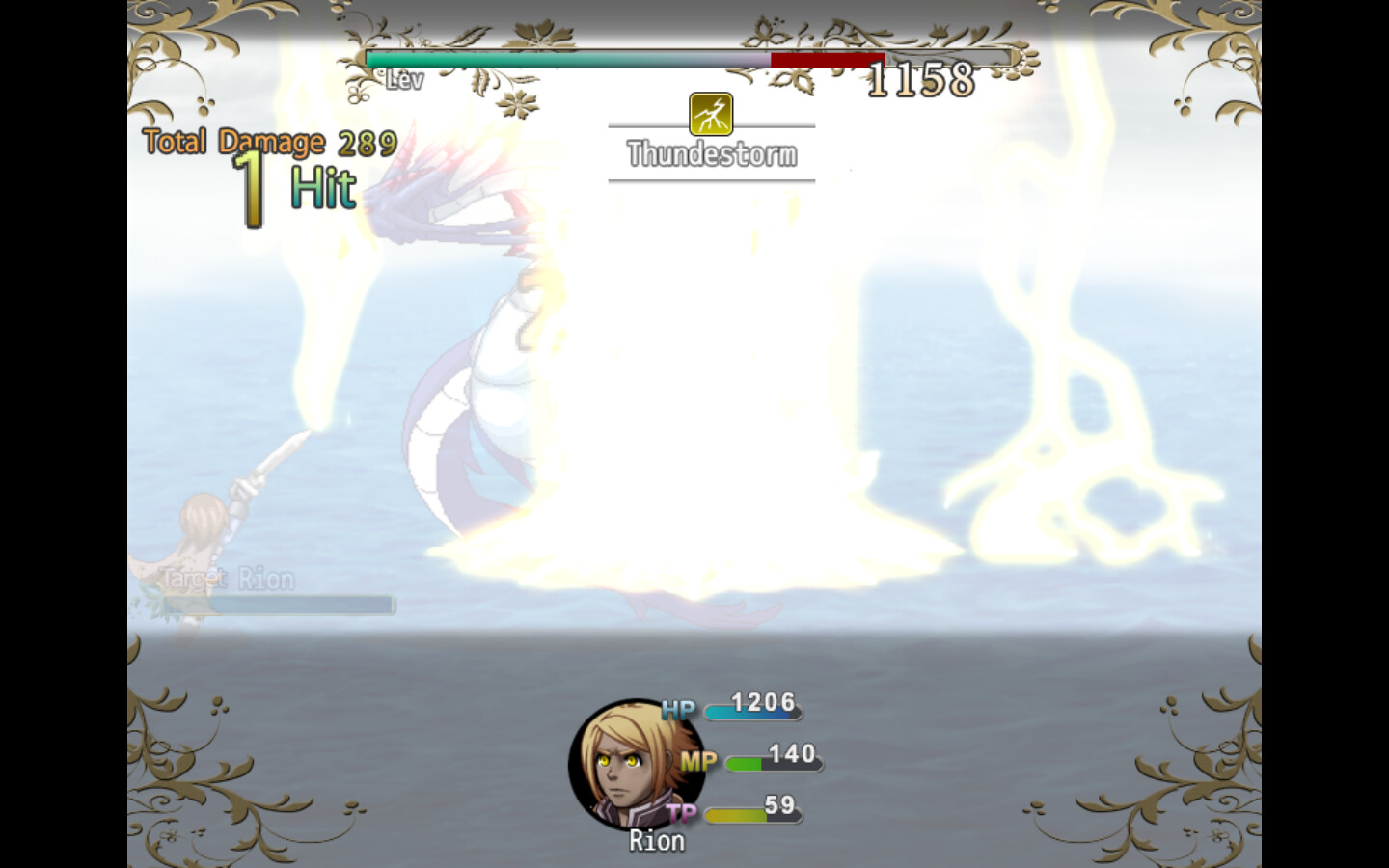Click the Total Damage 289 counter
The width and height of the screenshot is (1389, 868).
[267, 141]
